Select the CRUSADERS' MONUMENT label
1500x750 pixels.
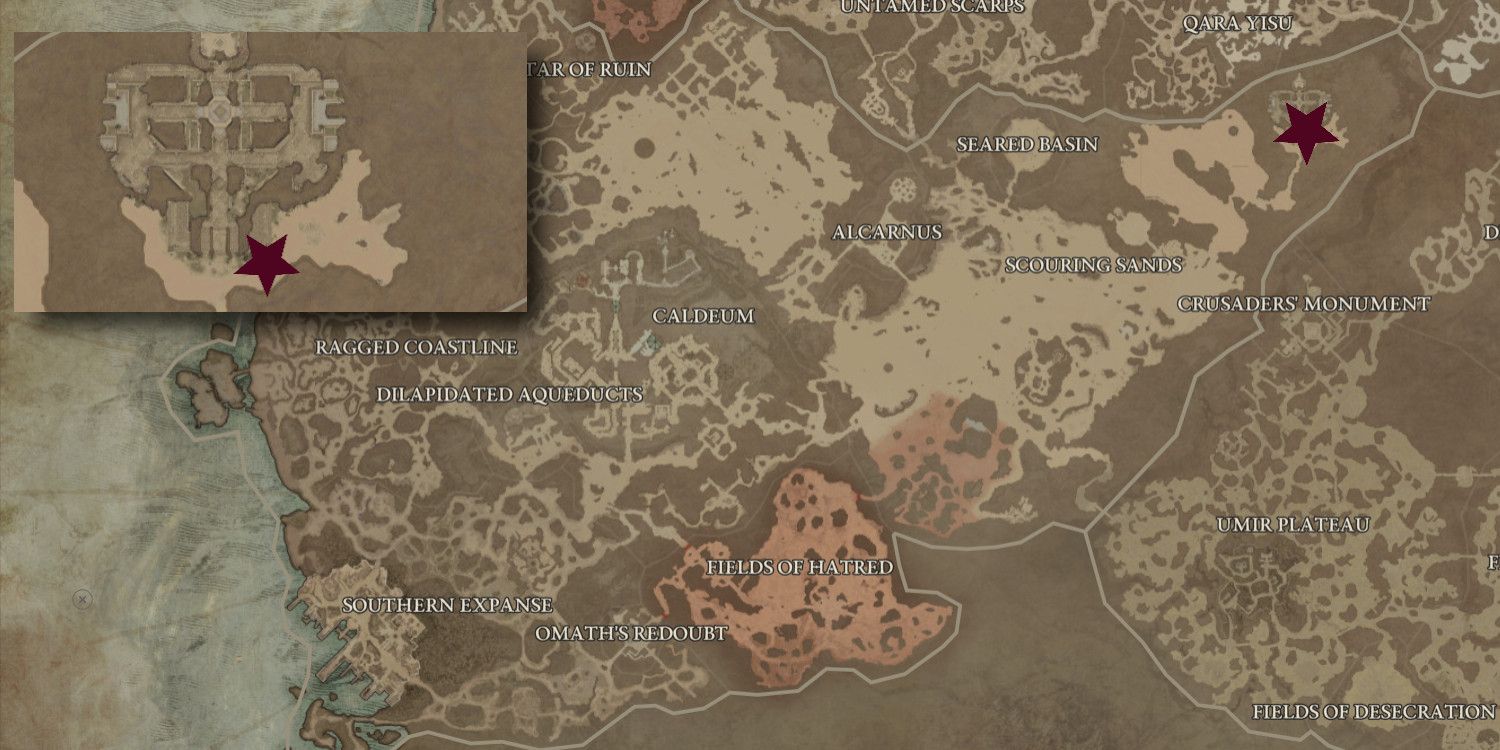coord(1305,304)
